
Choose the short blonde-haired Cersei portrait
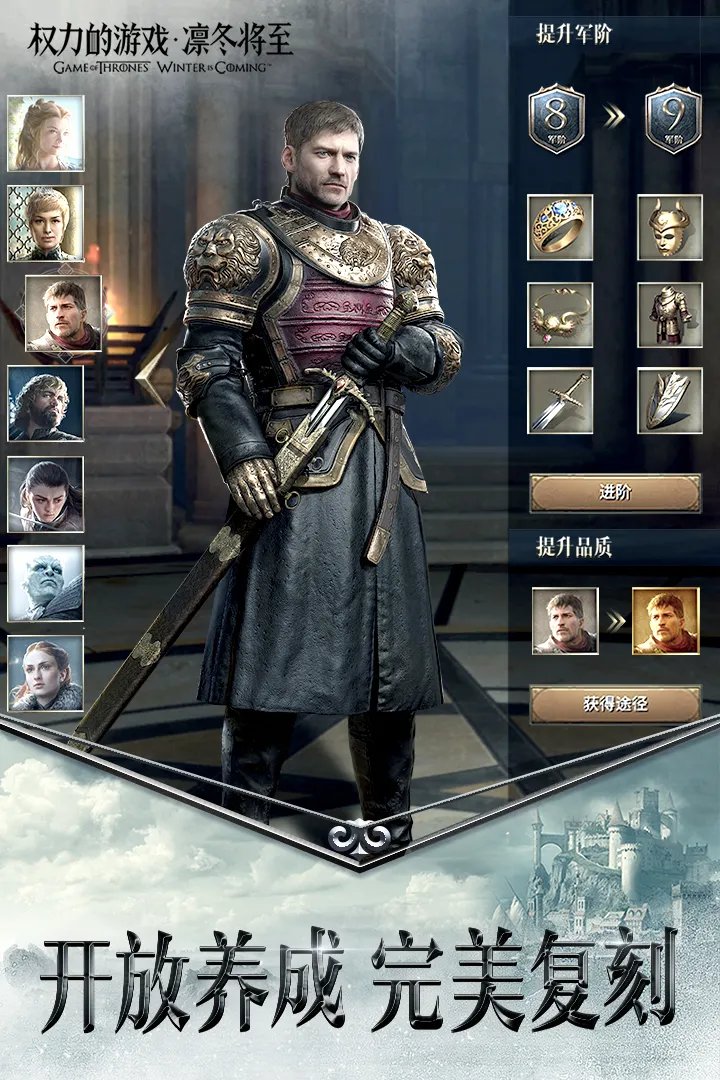tap(46, 223)
